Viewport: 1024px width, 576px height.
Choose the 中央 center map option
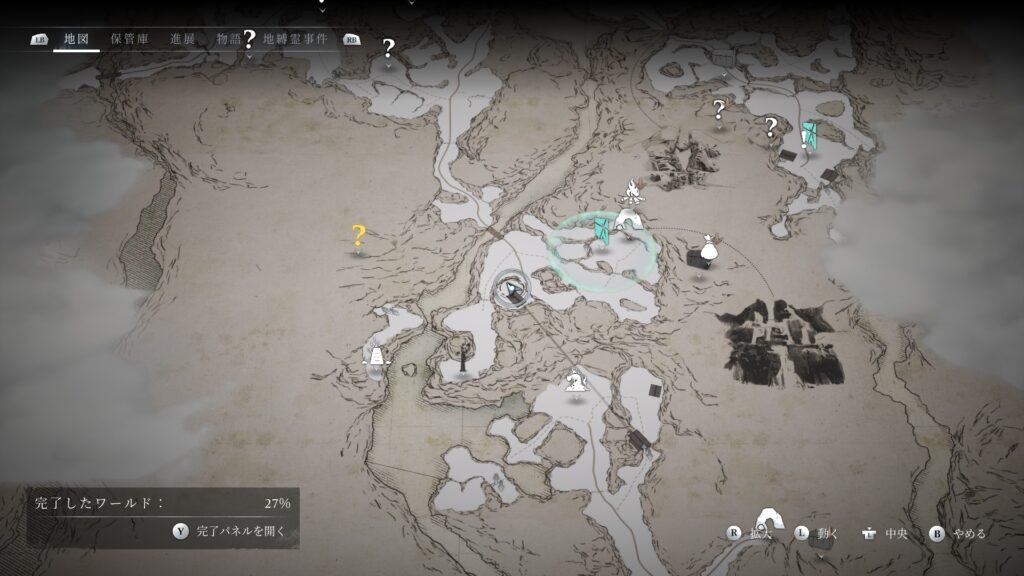pyautogui.click(x=885, y=533)
